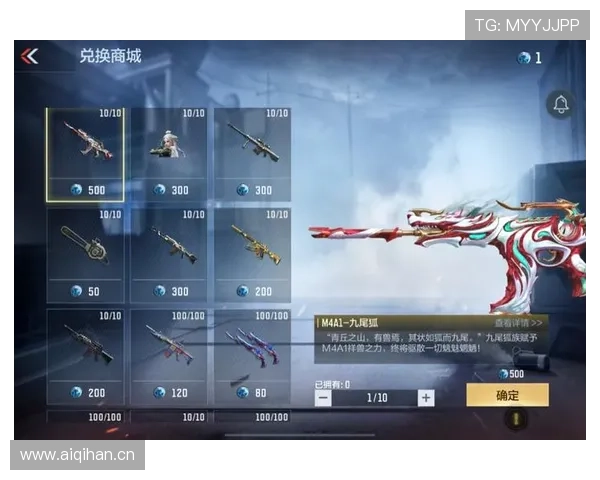Choose the black rifle priced 200
This screenshot has width=600, height=480.
(x=85, y=355)
